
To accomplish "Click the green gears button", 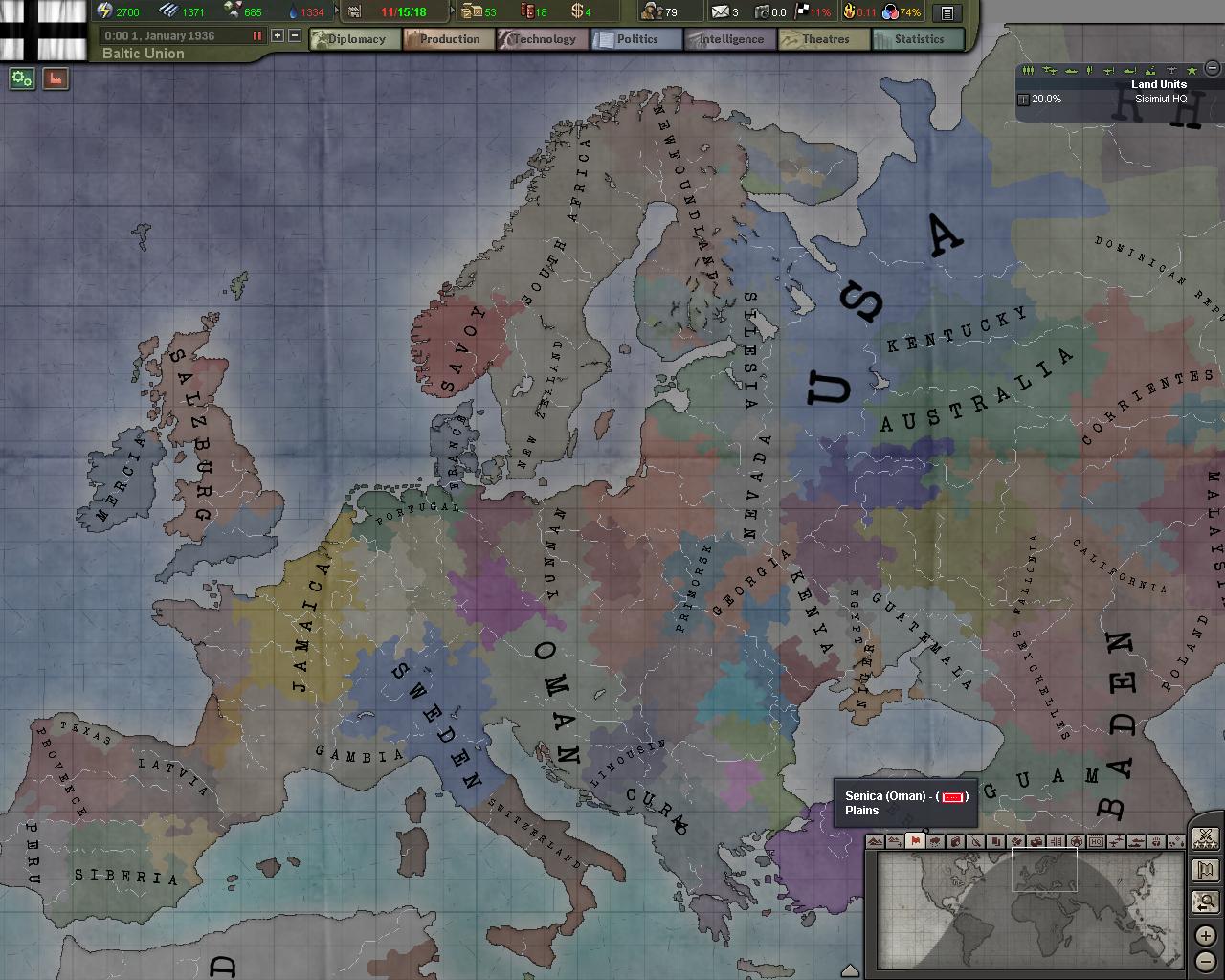I will pyautogui.click(x=22, y=79).
